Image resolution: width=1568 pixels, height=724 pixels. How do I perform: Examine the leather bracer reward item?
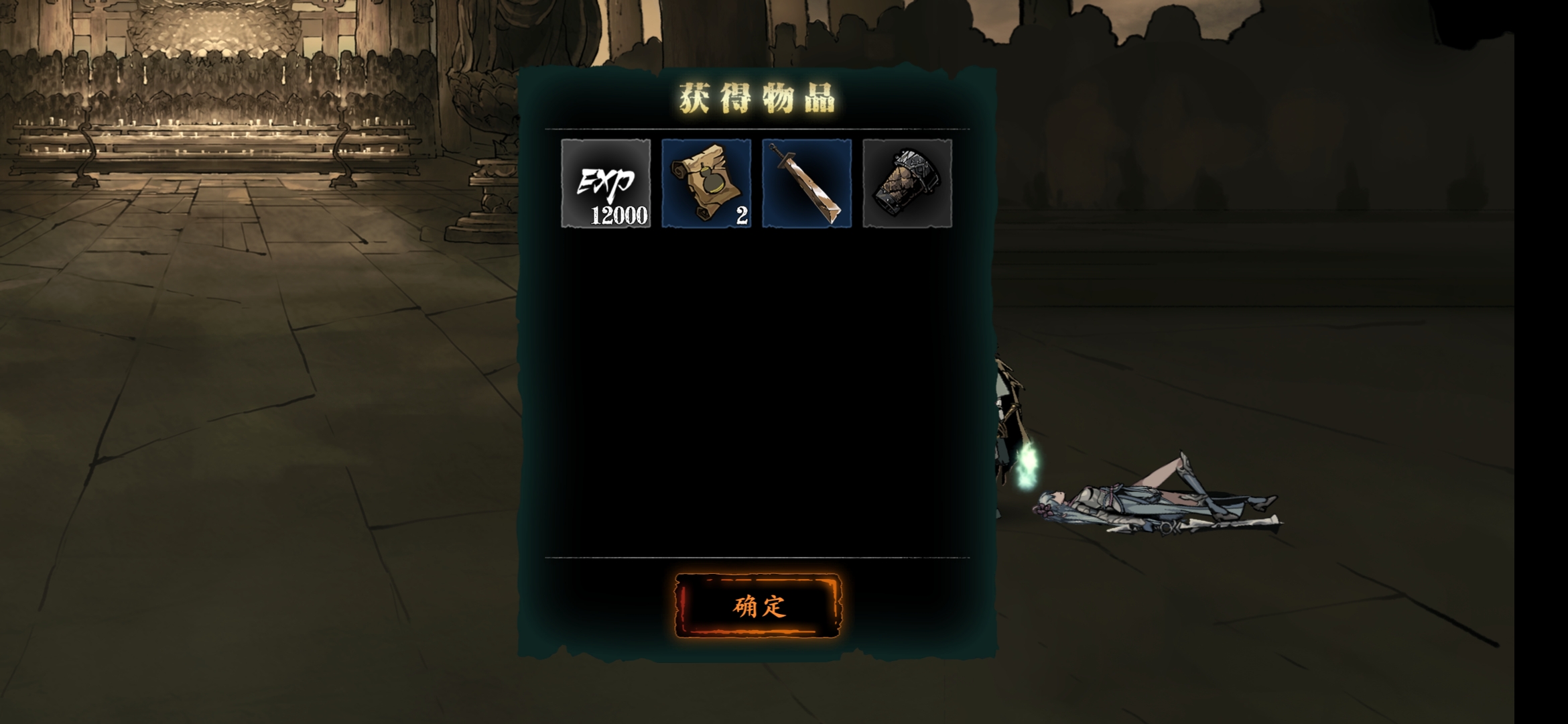coord(907,183)
